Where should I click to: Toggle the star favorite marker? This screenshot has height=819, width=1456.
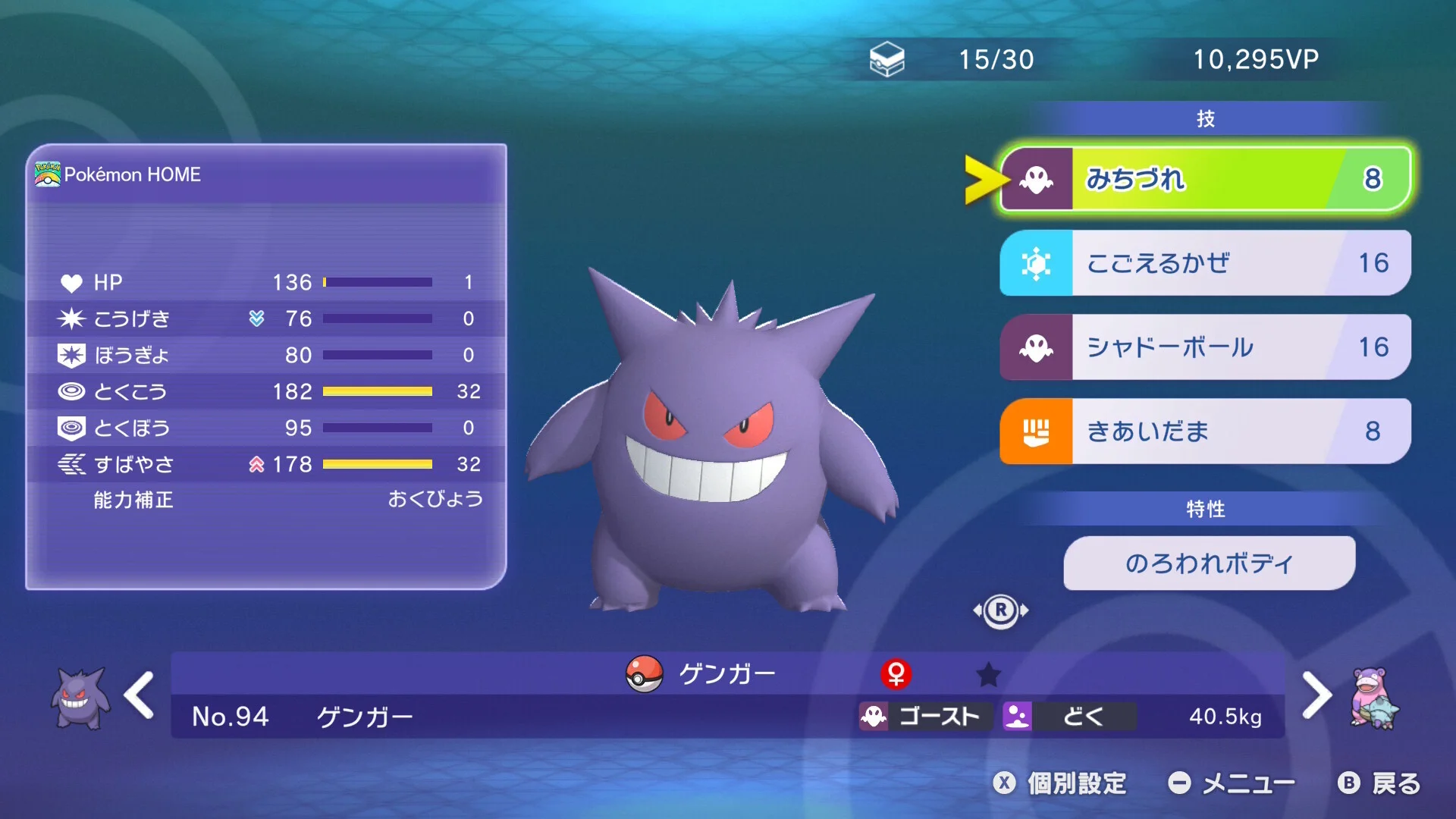[988, 674]
